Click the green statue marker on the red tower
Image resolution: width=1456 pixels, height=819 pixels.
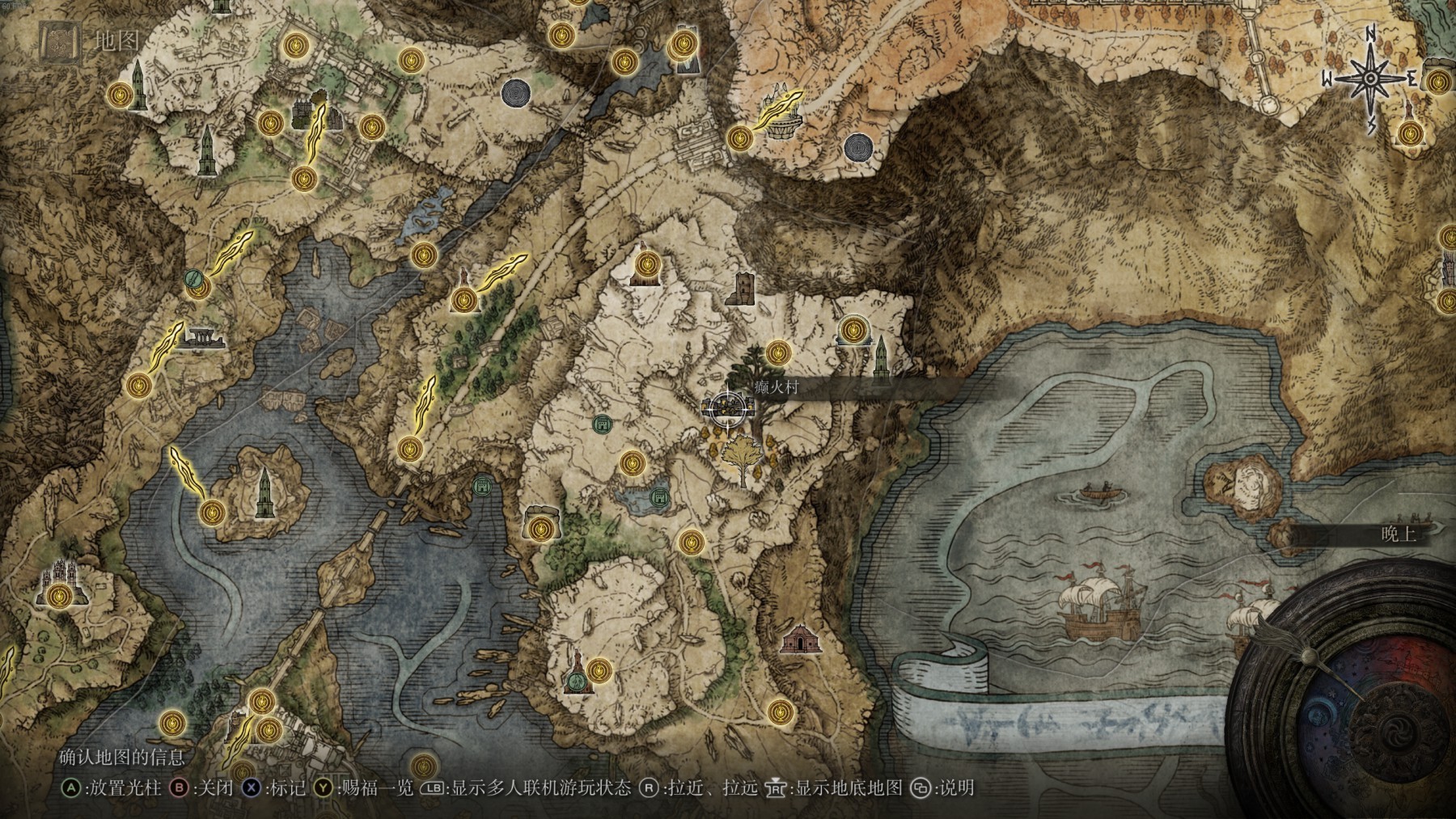pos(576,682)
